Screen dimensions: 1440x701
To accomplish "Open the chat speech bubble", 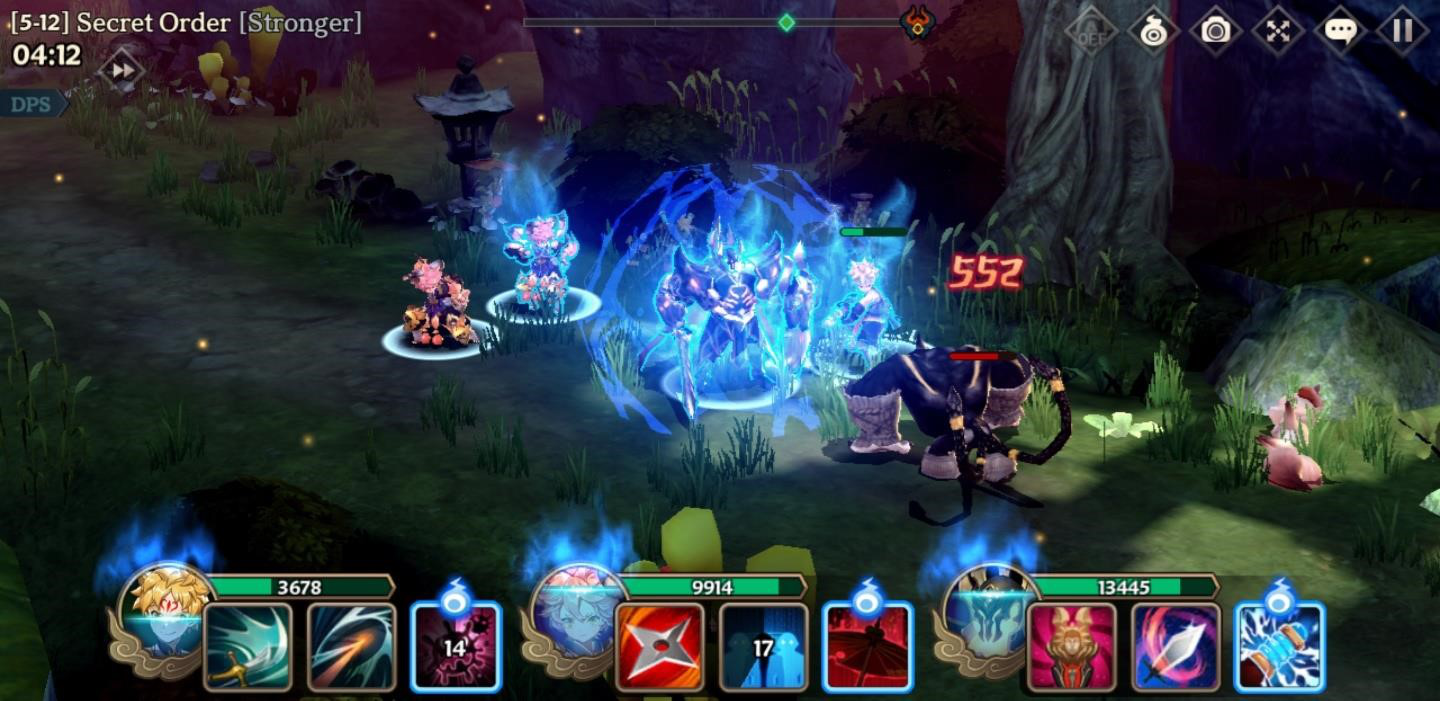I will [x=1340, y=31].
